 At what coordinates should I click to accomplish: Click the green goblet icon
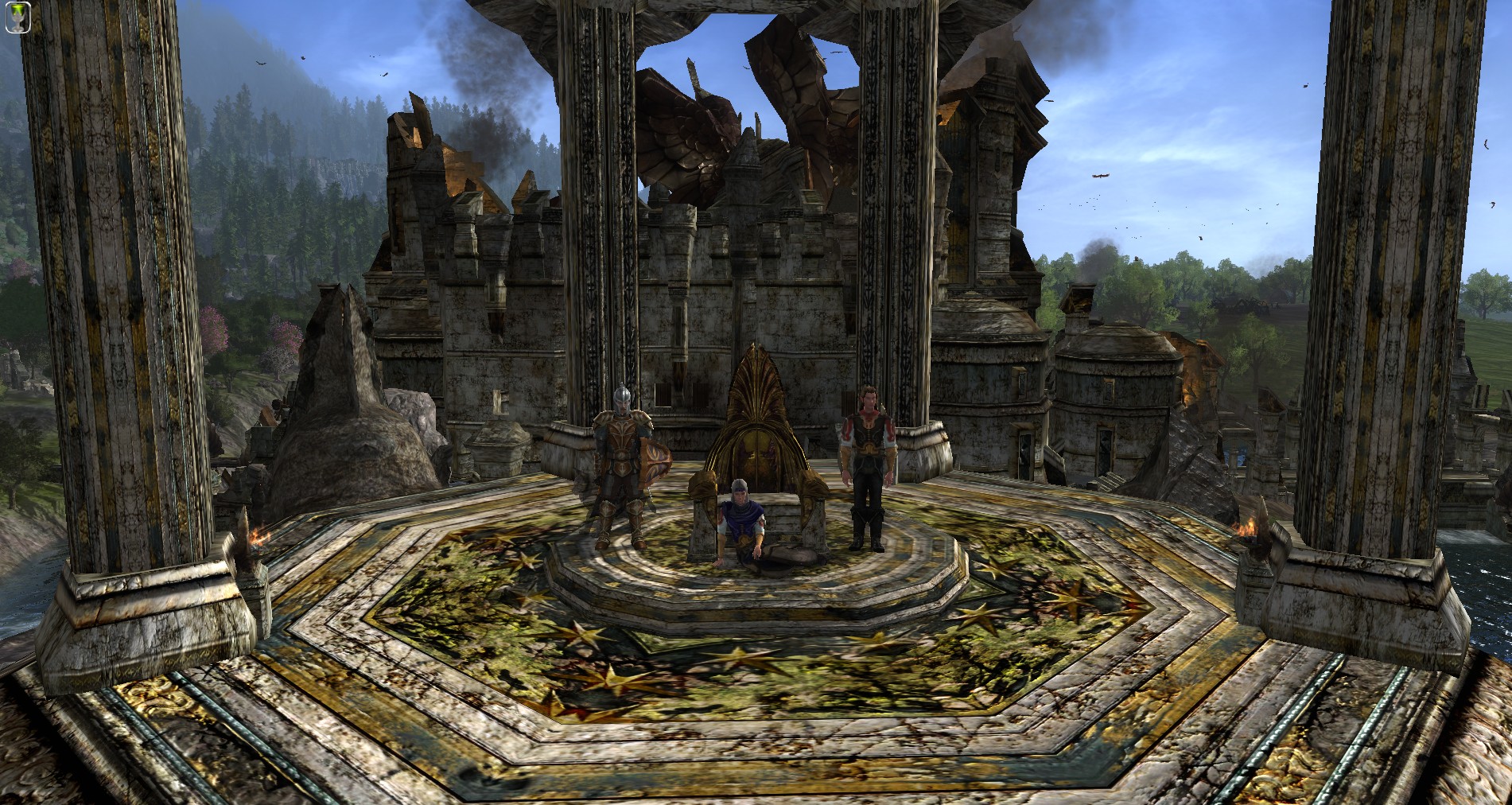(x=18, y=17)
